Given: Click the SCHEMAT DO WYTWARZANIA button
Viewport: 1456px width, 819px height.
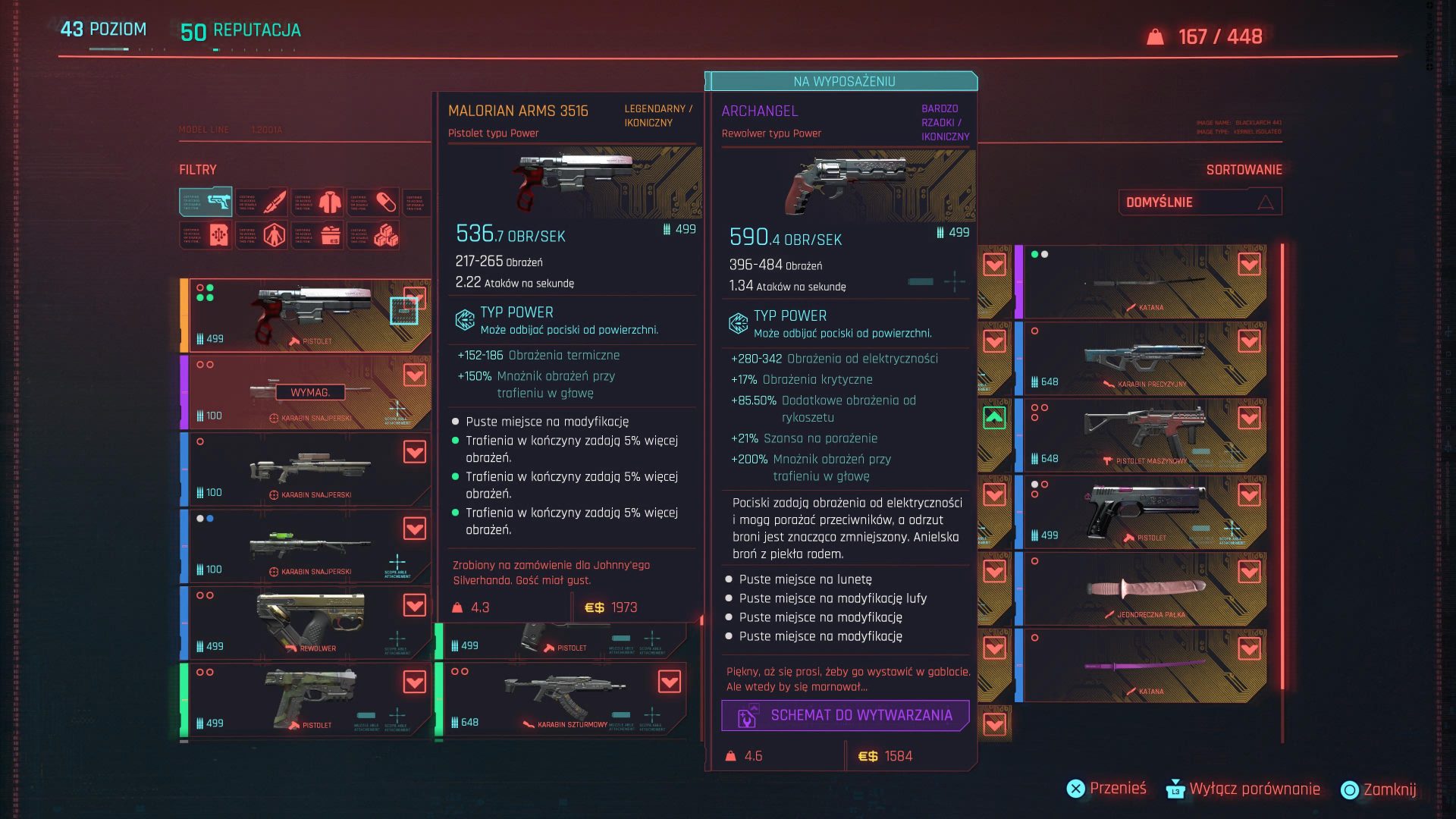Looking at the screenshot, I should pos(844,714).
